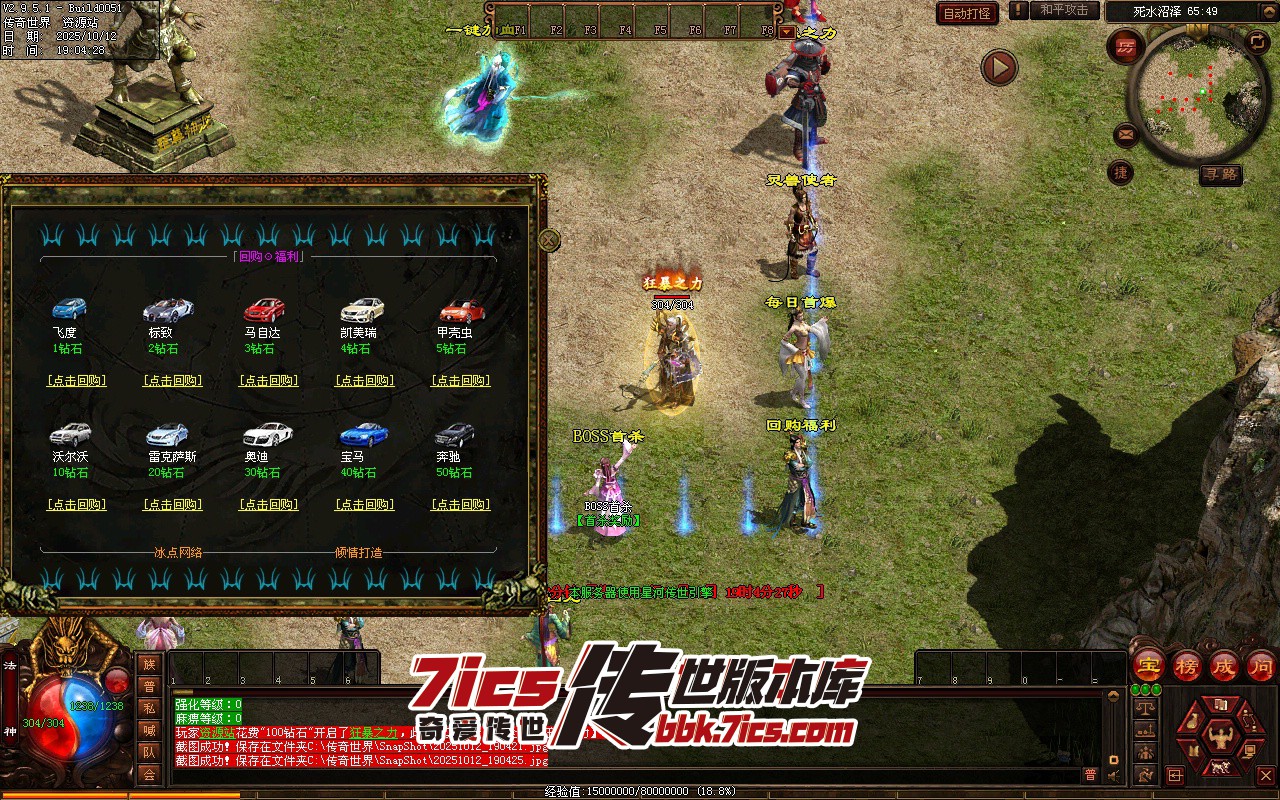Click 点击回购 under the 飞度 car
This screenshot has height=800, width=1280.
coord(76,381)
